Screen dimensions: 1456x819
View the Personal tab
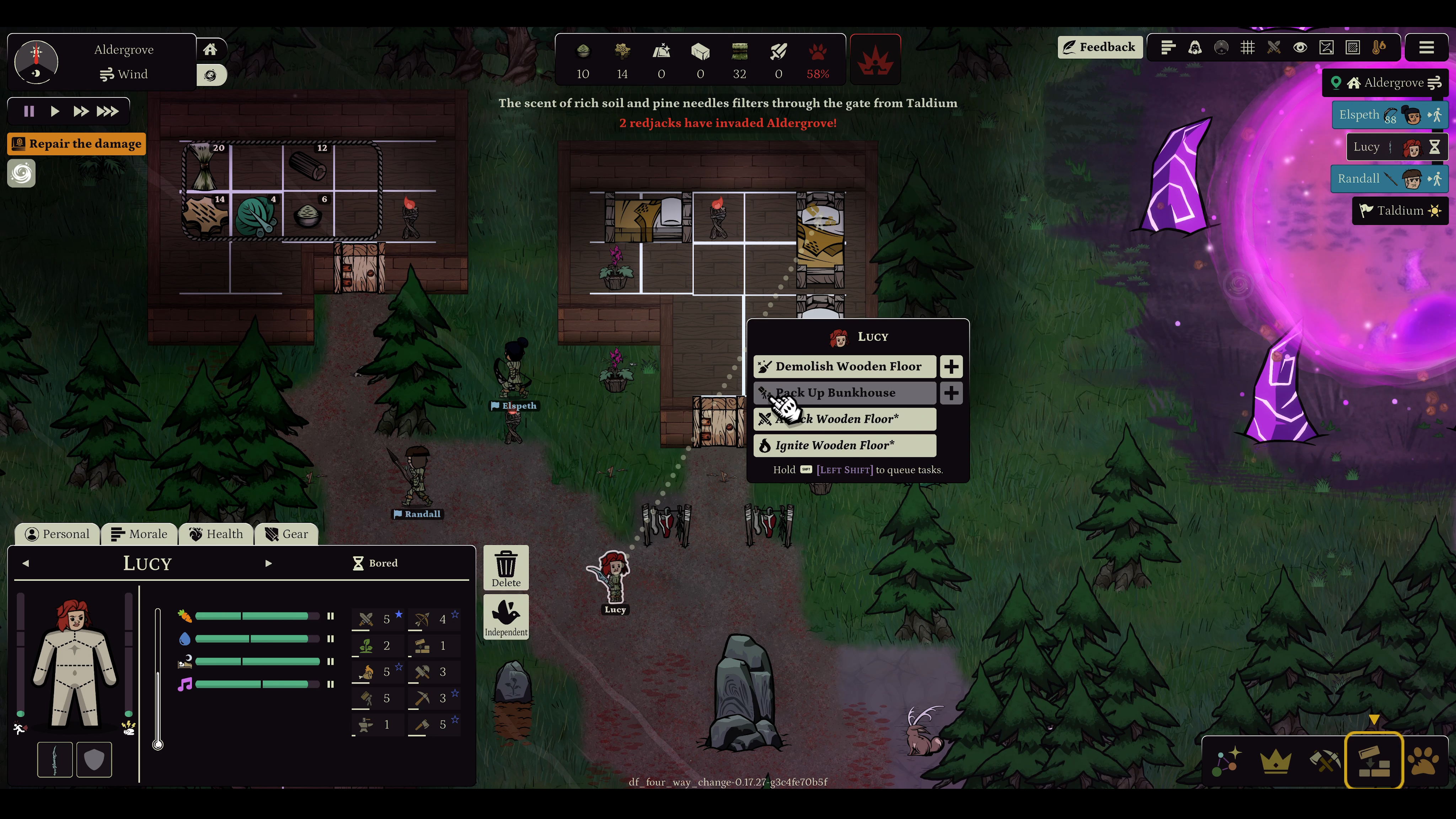point(58,534)
